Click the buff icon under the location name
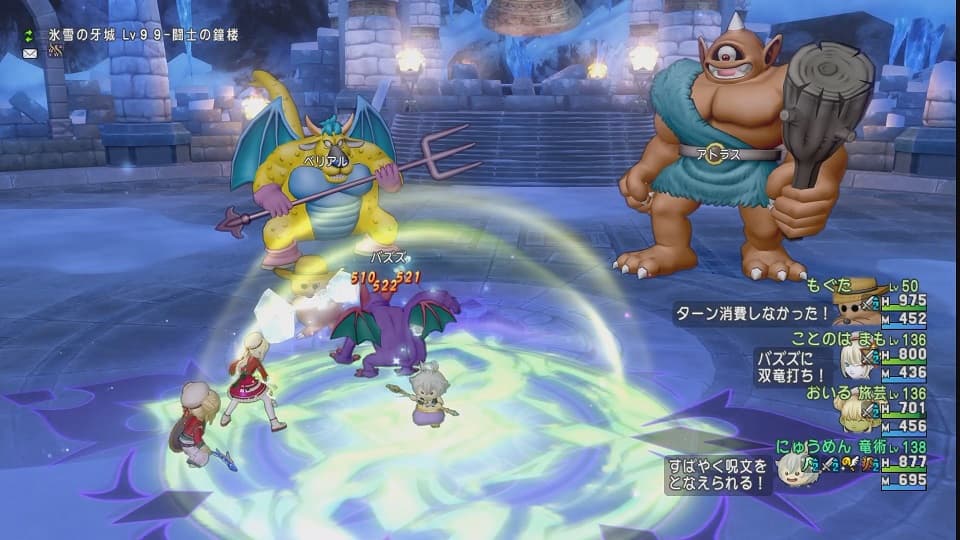The height and width of the screenshot is (540, 960). 54,51
